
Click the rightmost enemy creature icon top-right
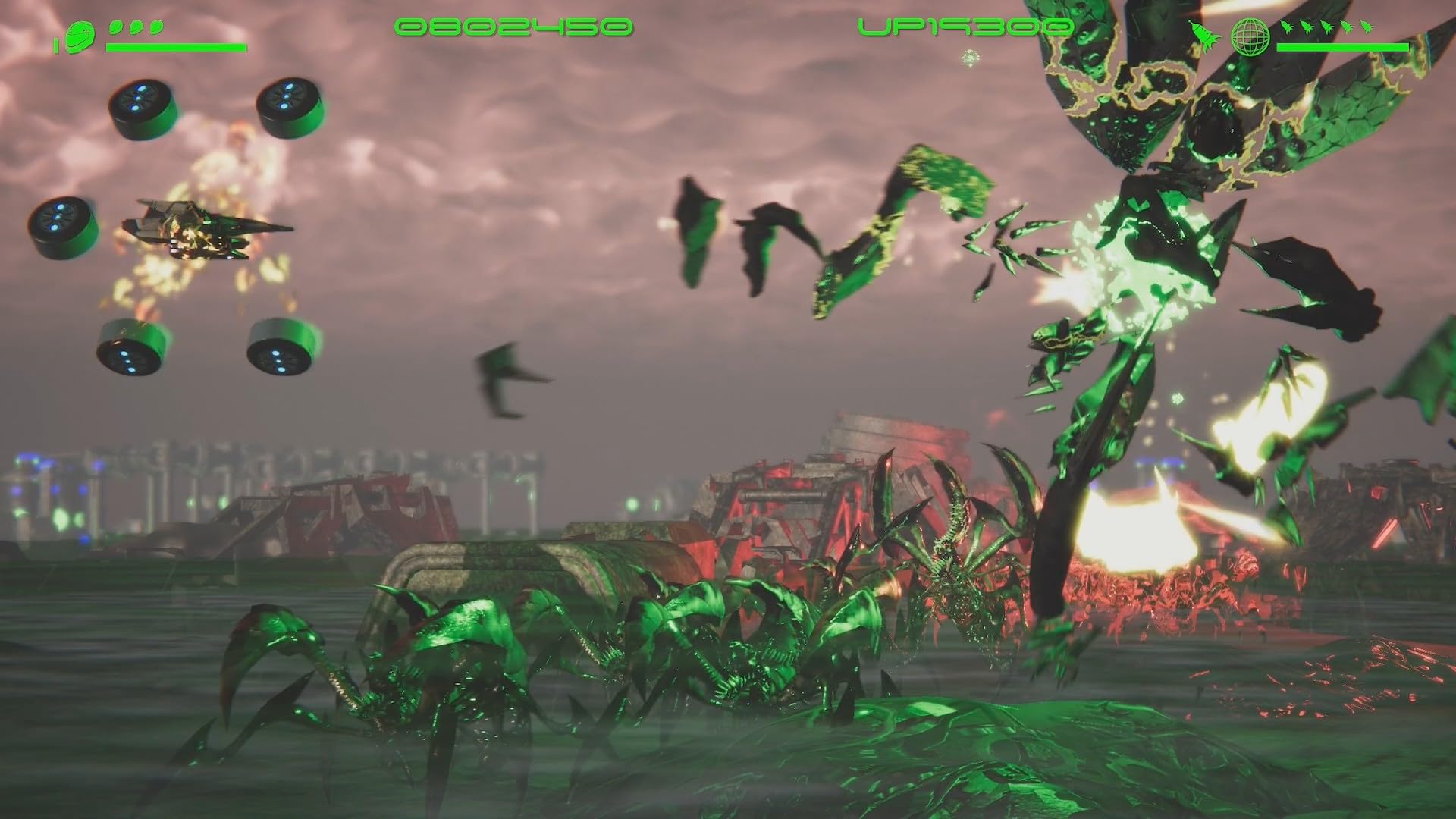click(x=1367, y=27)
